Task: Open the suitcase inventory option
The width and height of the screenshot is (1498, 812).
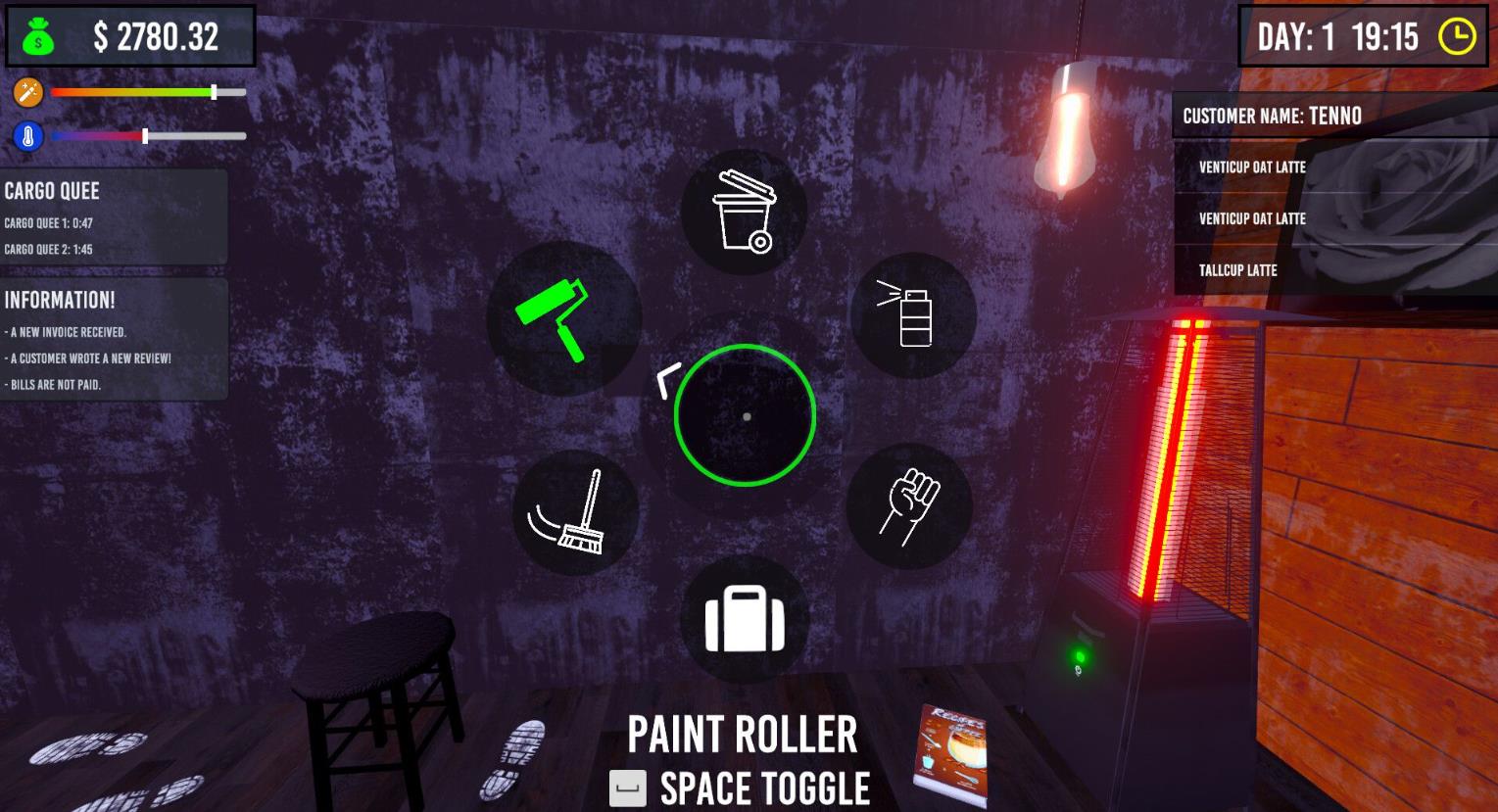Action: [745, 618]
